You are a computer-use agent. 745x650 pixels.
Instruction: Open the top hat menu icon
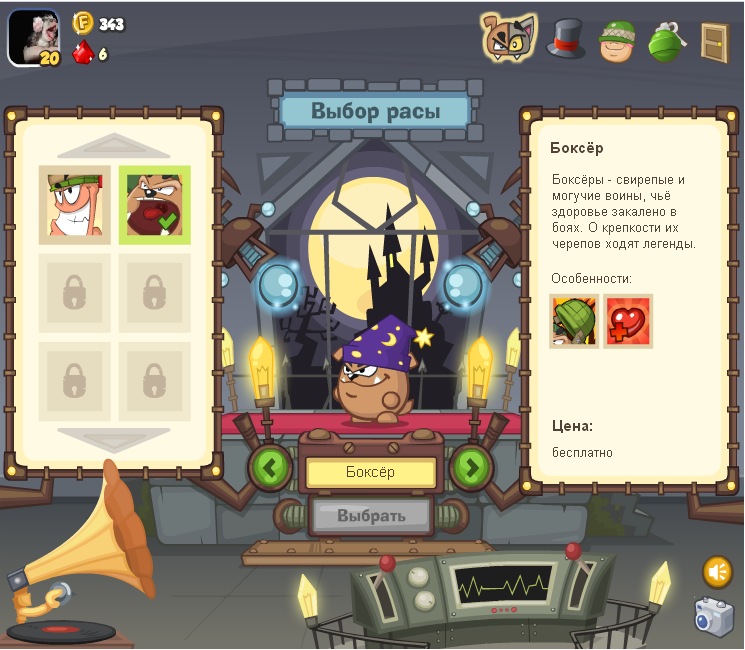click(565, 39)
